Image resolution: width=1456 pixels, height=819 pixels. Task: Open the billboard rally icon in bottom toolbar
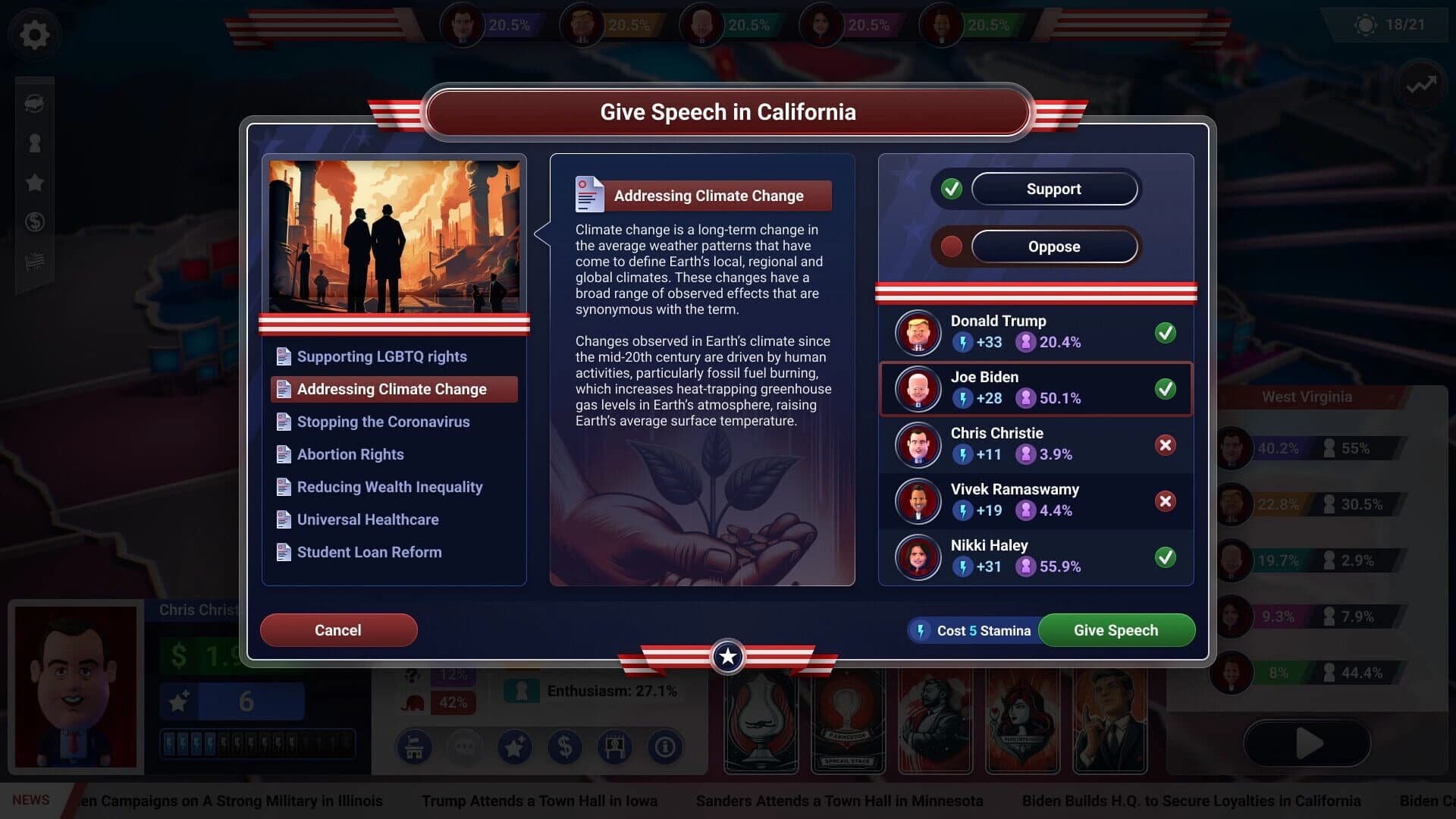point(615,747)
